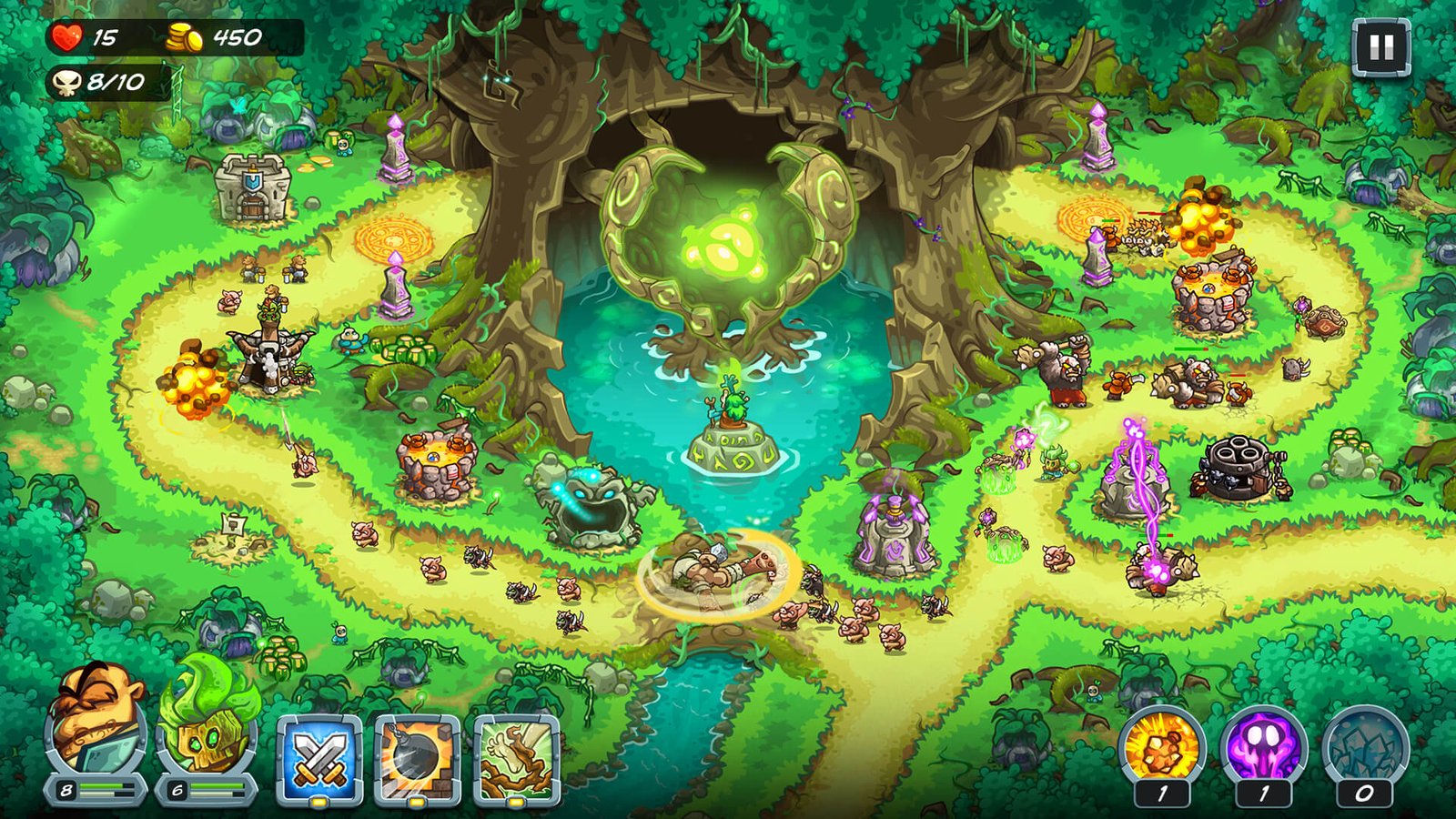Screen dimensions: 1456x819
Task: Activate the wrecking ball hero ability
Action: pyautogui.click(x=418, y=760)
